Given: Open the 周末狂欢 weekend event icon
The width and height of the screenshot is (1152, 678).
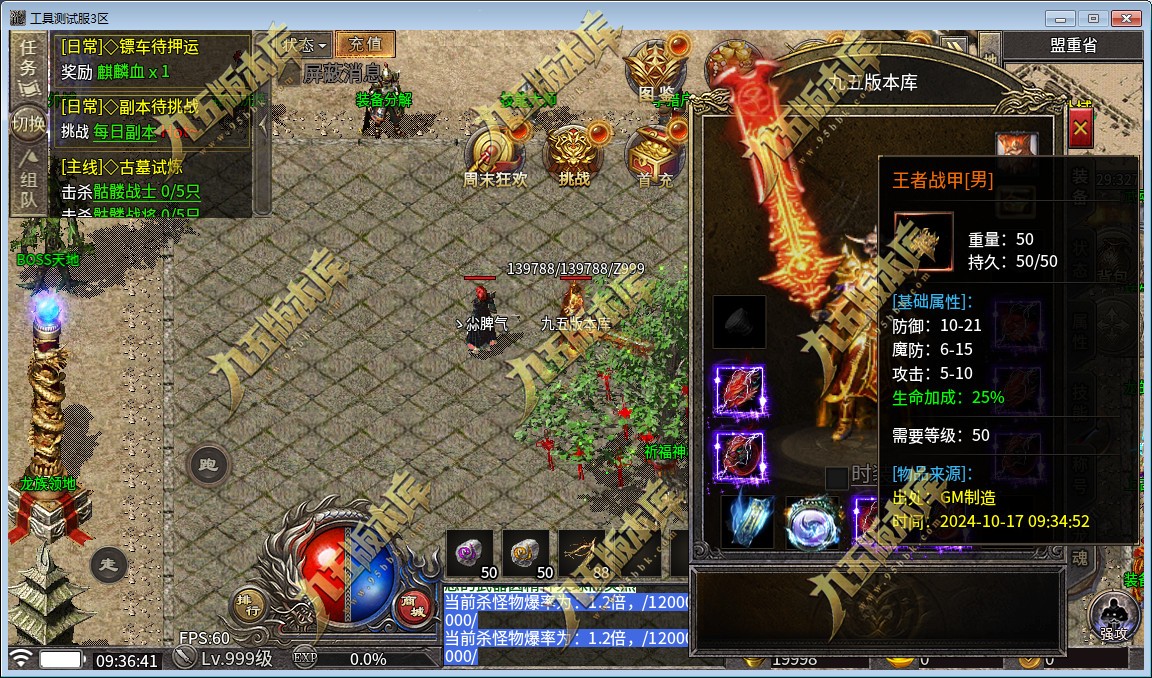Looking at the screenshot, I should click(x=494, y=155).
